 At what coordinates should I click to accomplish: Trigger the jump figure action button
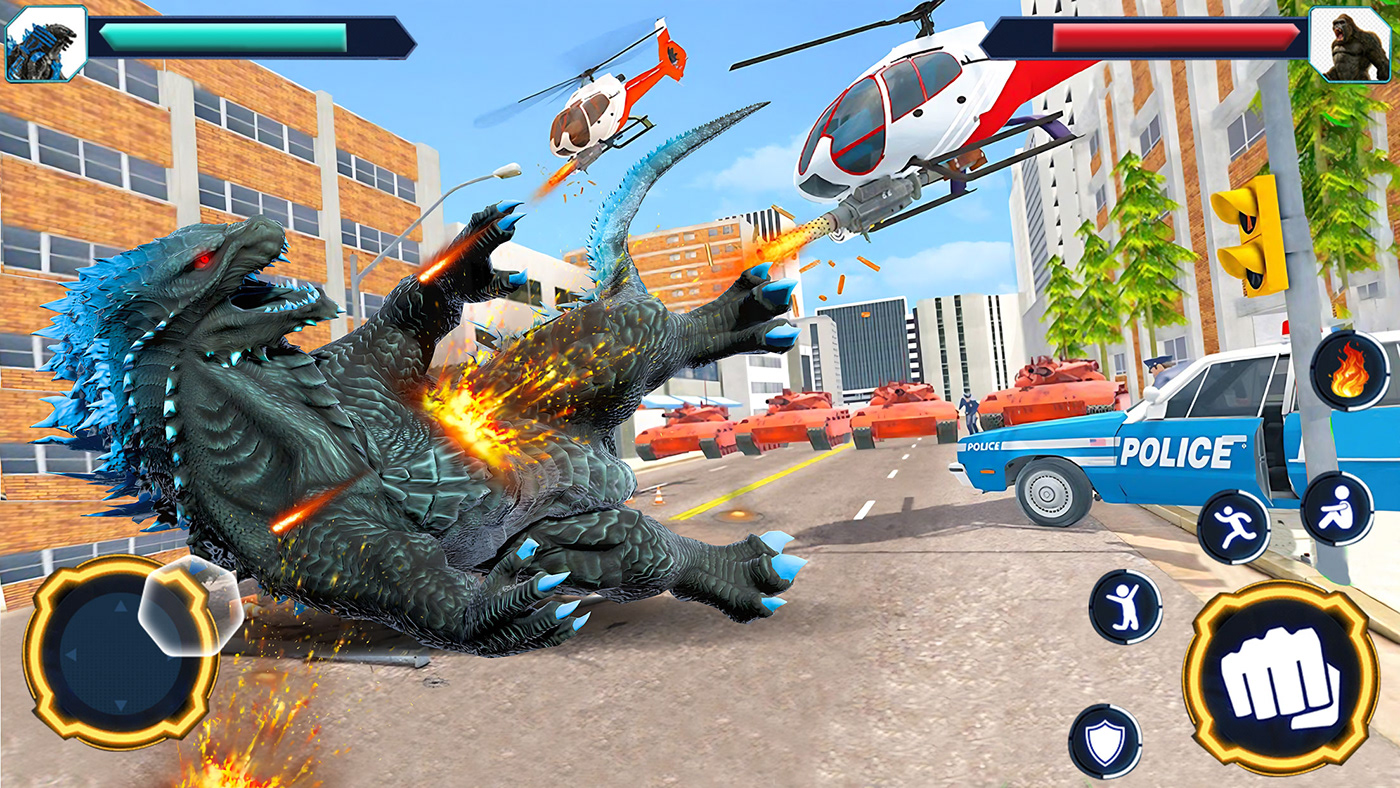click(1125, 606)
